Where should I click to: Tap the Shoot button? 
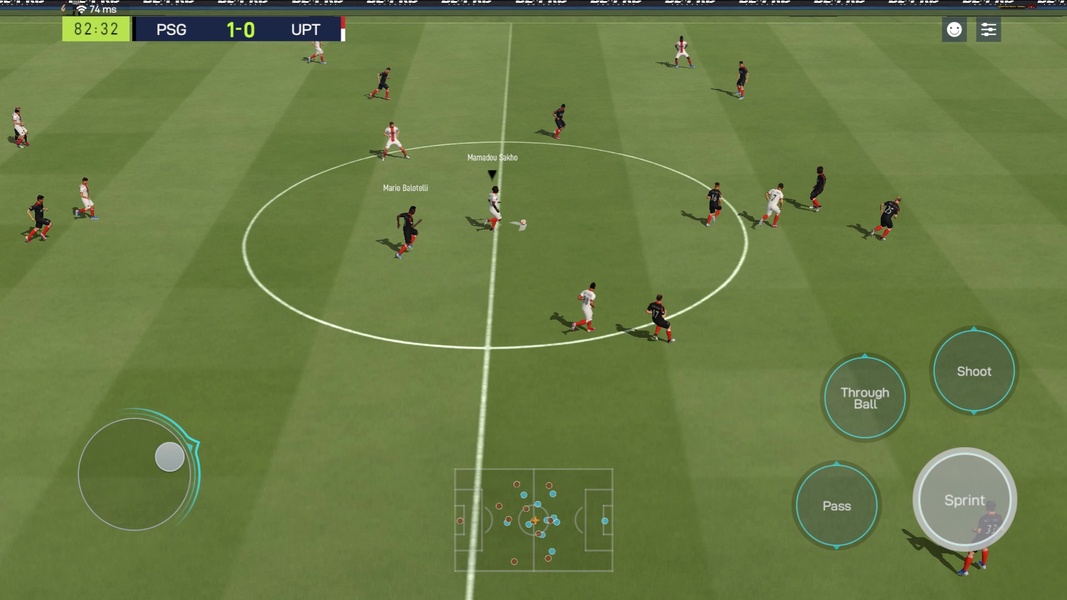[973, 371]
